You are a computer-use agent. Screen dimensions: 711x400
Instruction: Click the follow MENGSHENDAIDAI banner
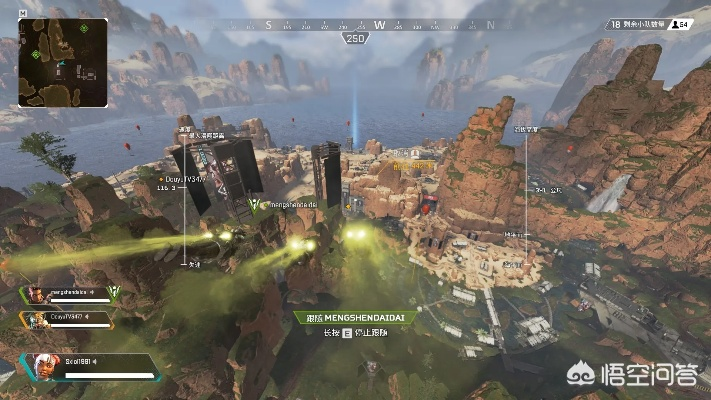pyautogui.click(x=357, y=317)
